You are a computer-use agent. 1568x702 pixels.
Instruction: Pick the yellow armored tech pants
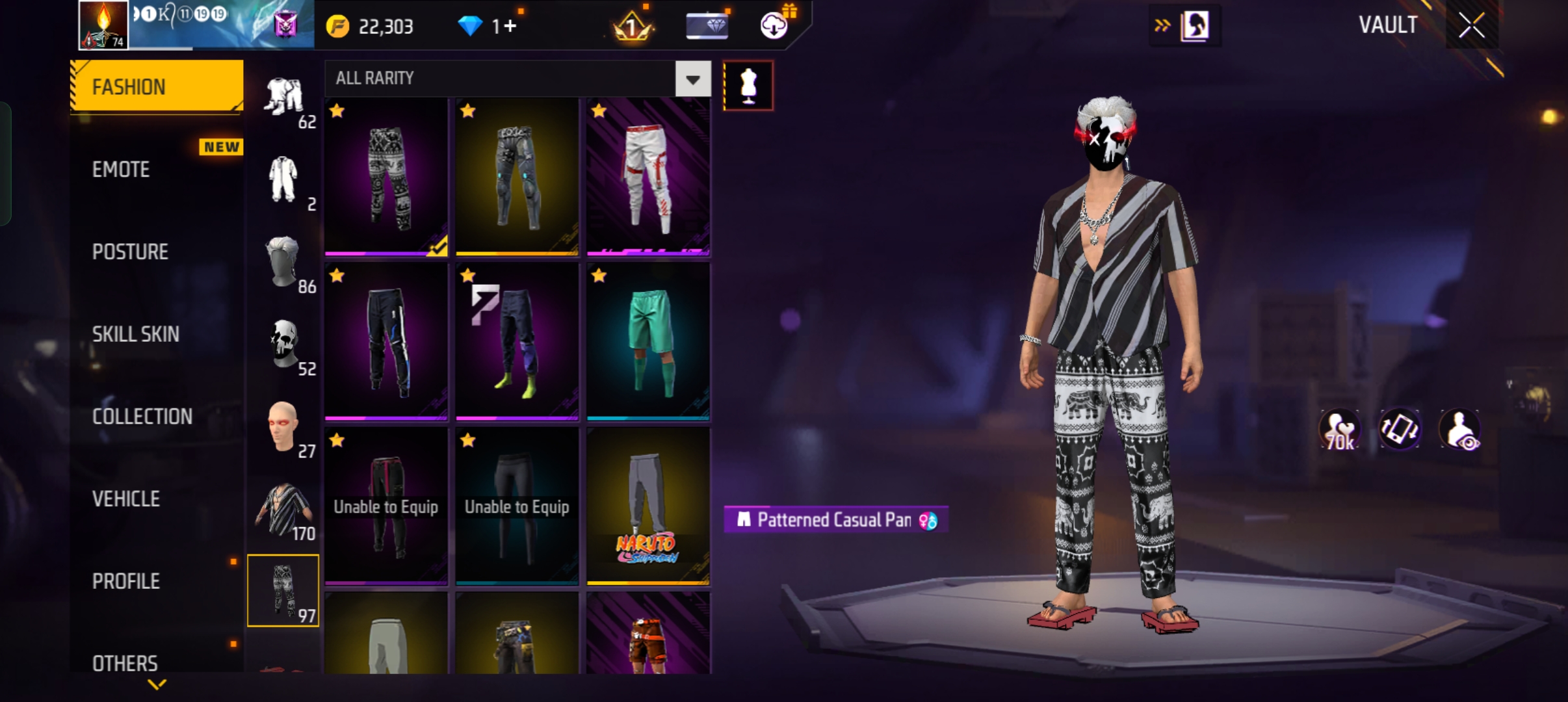[517, 177]
